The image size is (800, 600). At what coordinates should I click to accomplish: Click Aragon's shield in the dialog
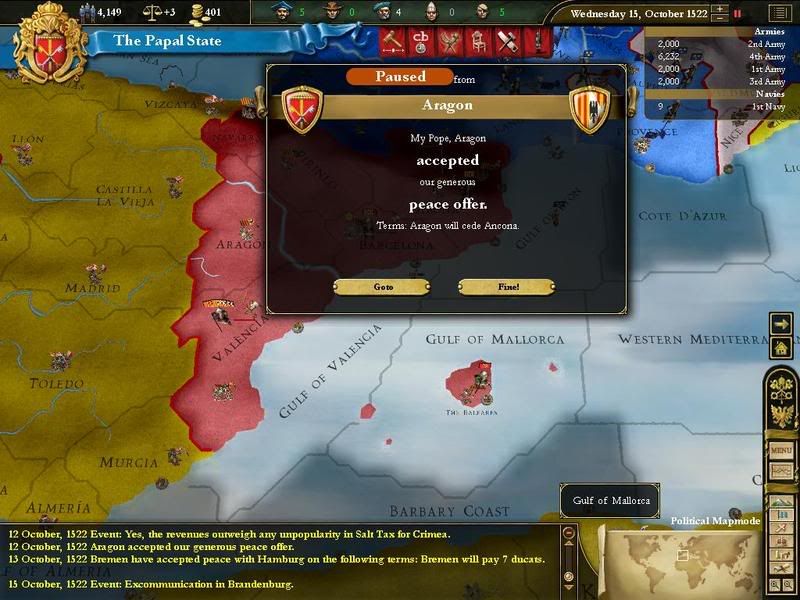click(589, 110)
